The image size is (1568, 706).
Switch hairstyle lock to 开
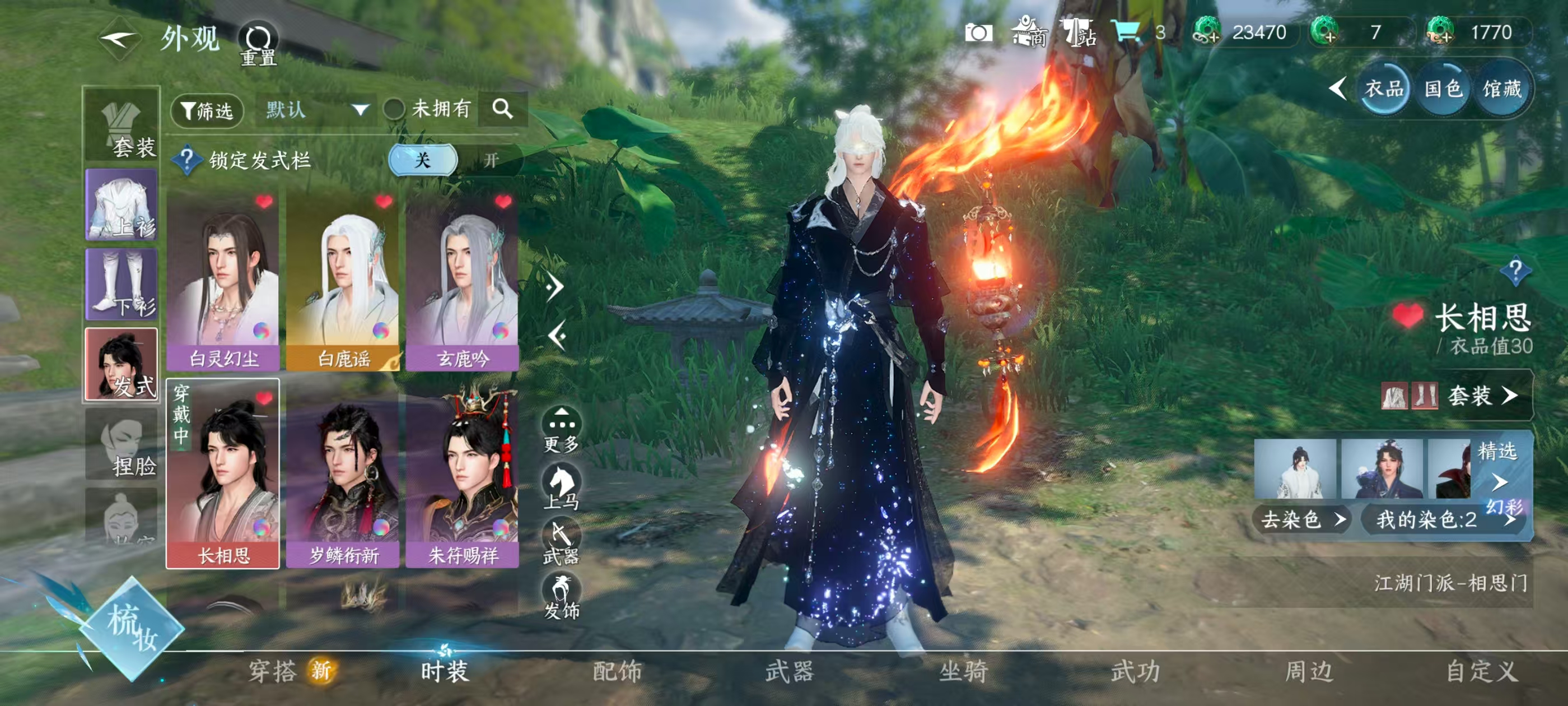[491, 160]
